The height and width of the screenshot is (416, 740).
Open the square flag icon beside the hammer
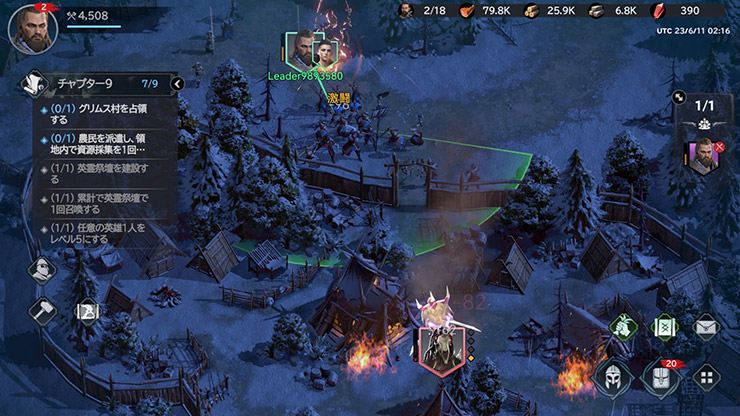[x=87, y=311]
